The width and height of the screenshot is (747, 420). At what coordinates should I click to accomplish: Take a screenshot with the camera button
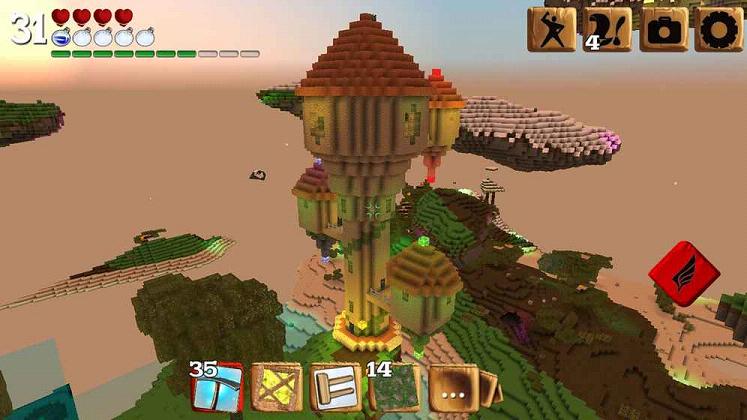click(663, 29)
